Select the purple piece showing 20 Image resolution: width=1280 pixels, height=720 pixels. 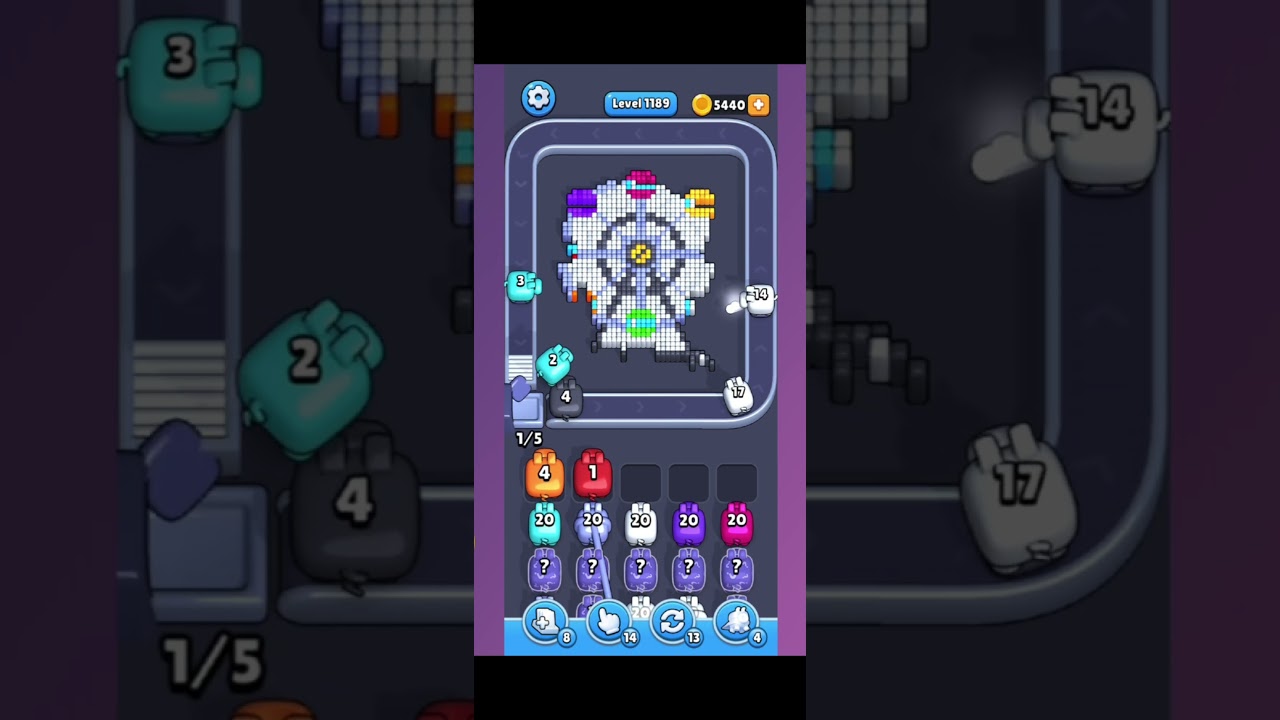coord(688,521)
